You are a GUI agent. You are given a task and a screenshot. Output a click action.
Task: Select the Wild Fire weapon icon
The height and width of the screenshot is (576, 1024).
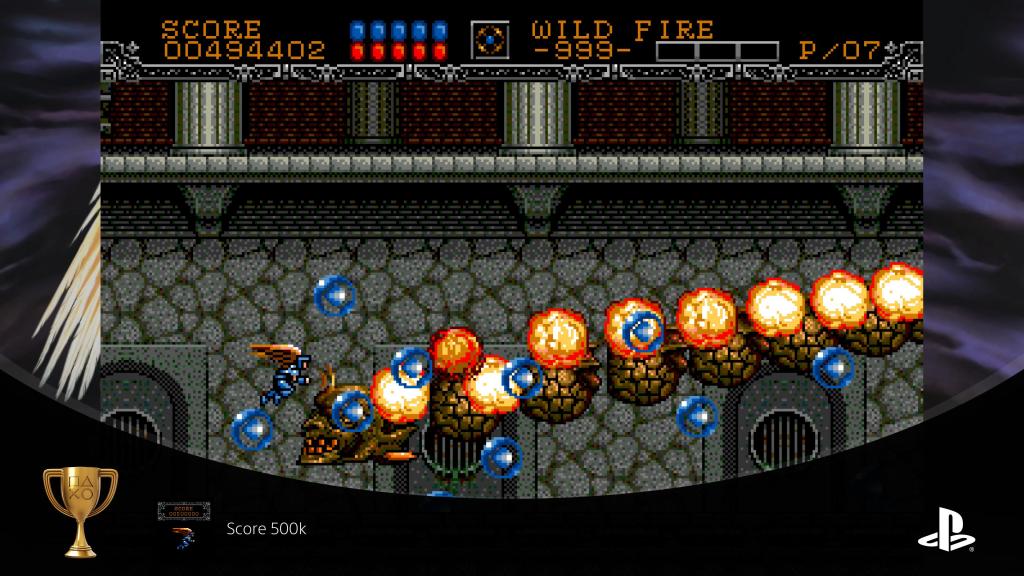tap(490, 39)
